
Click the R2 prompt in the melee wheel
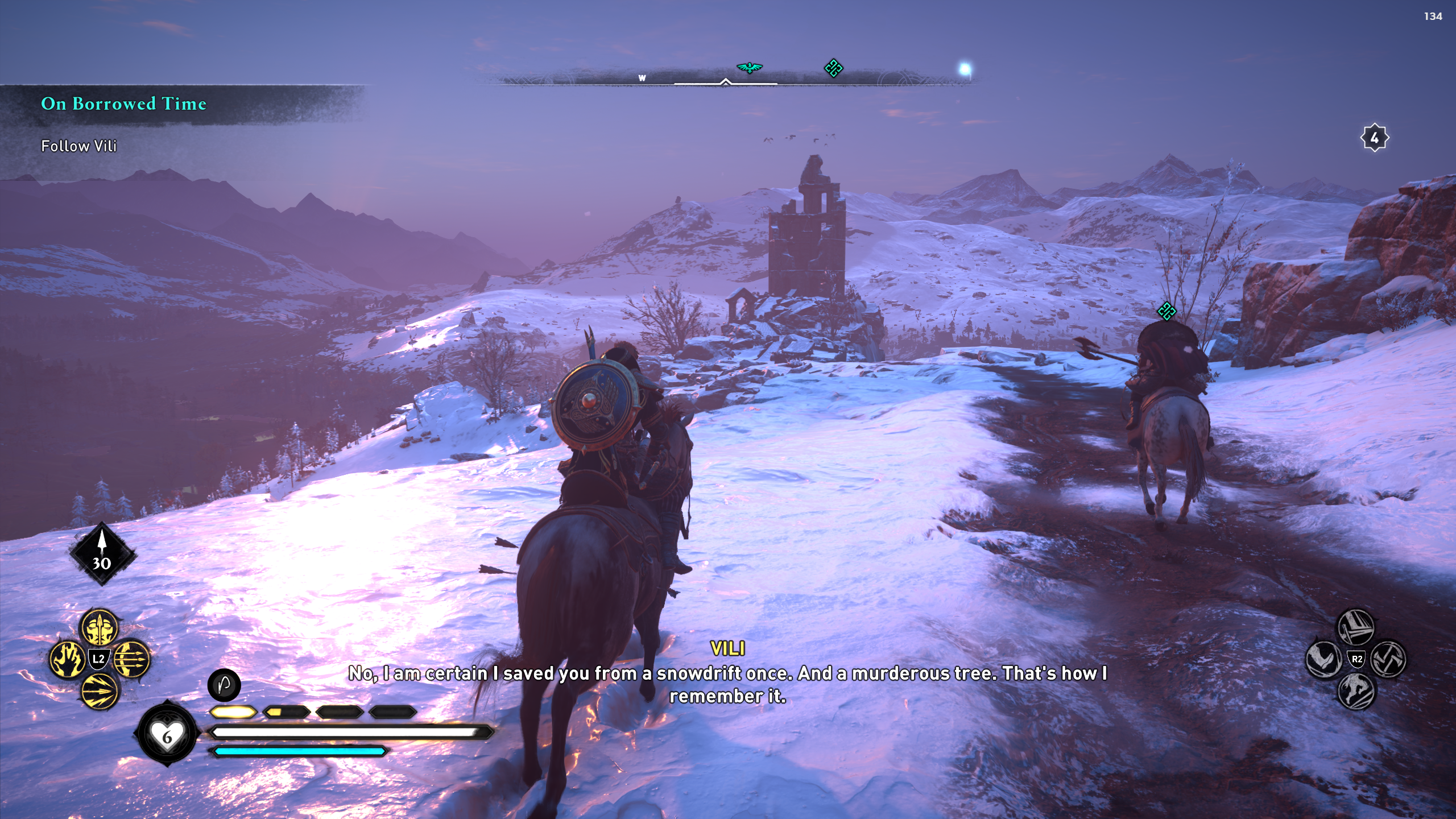coord(1356,659)
